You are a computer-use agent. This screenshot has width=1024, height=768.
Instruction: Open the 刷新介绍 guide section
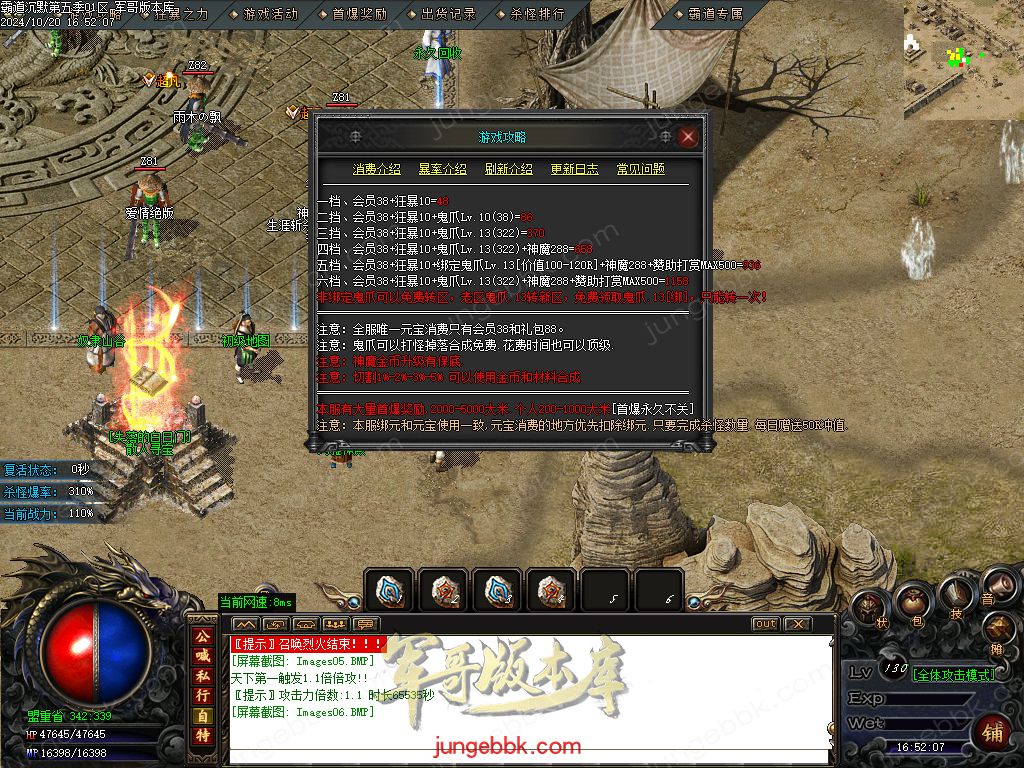[508, 169]
